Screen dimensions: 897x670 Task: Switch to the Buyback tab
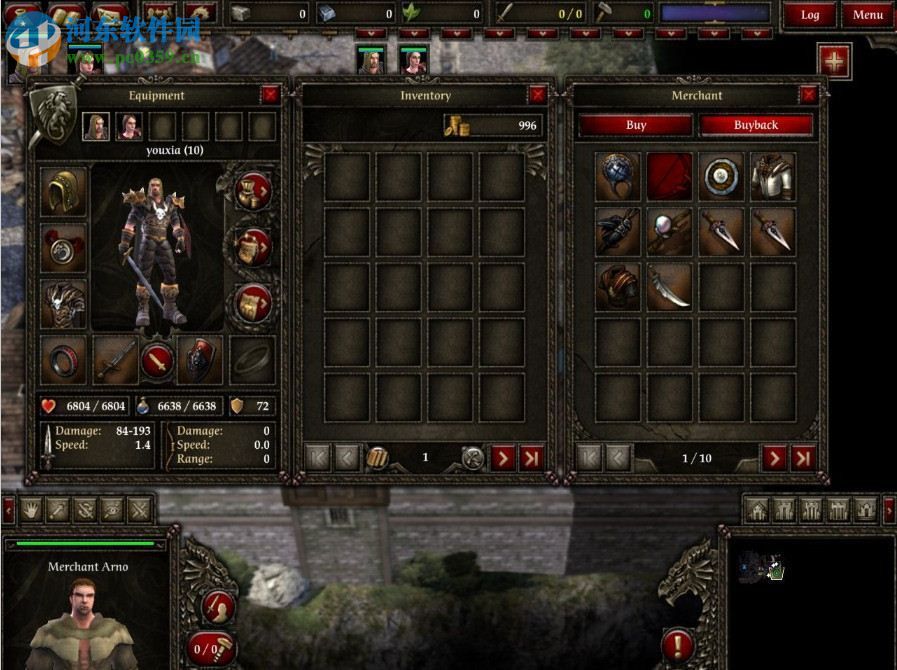point(755,125)
